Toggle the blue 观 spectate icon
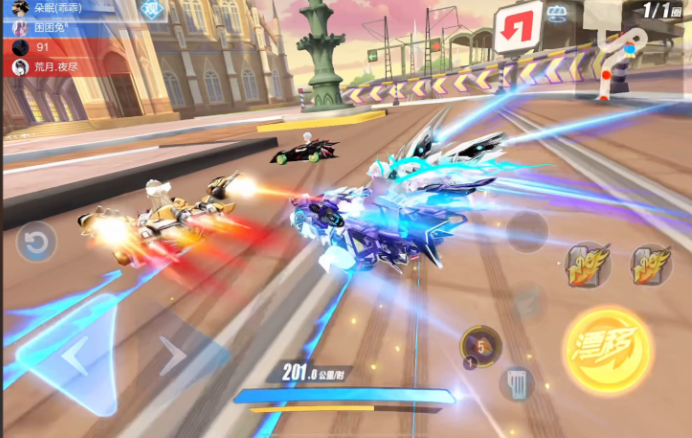The height and width of the screenshot is (438, 692). (152, 10)
